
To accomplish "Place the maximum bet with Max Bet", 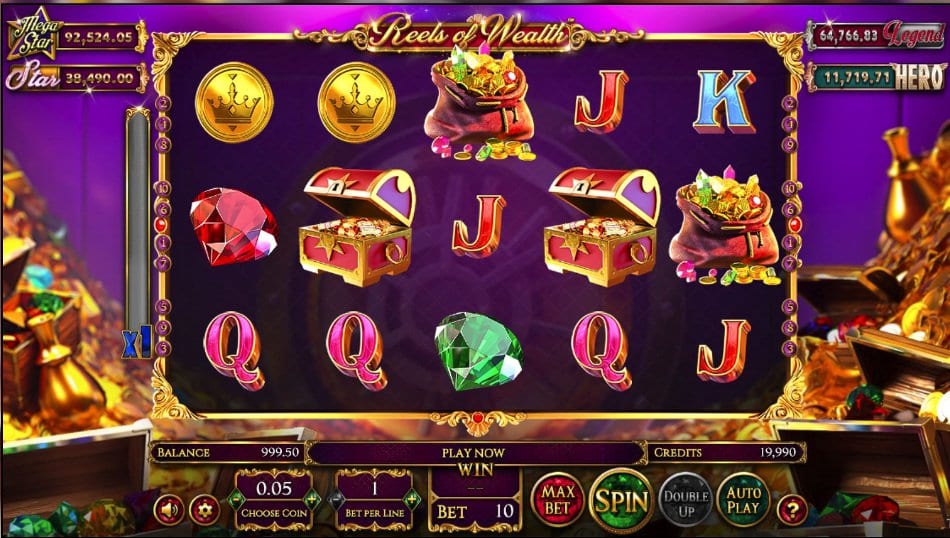I will click(x=557, y=497).
